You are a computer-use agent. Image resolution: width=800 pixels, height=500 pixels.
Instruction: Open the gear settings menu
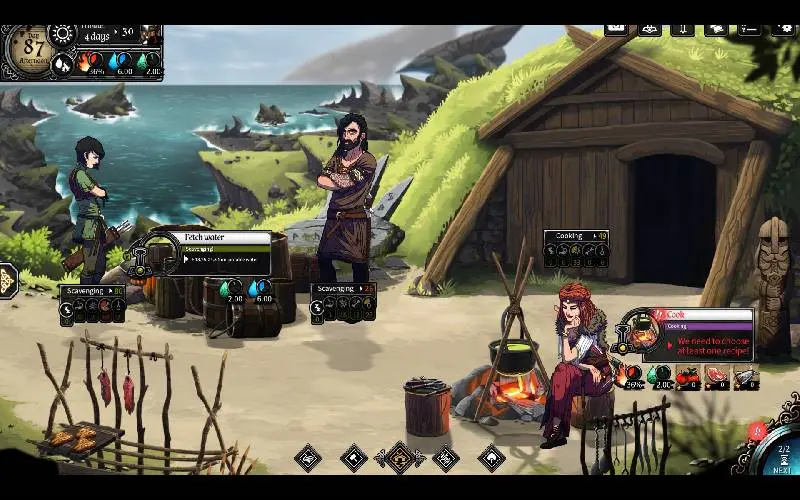click(784, 29)
